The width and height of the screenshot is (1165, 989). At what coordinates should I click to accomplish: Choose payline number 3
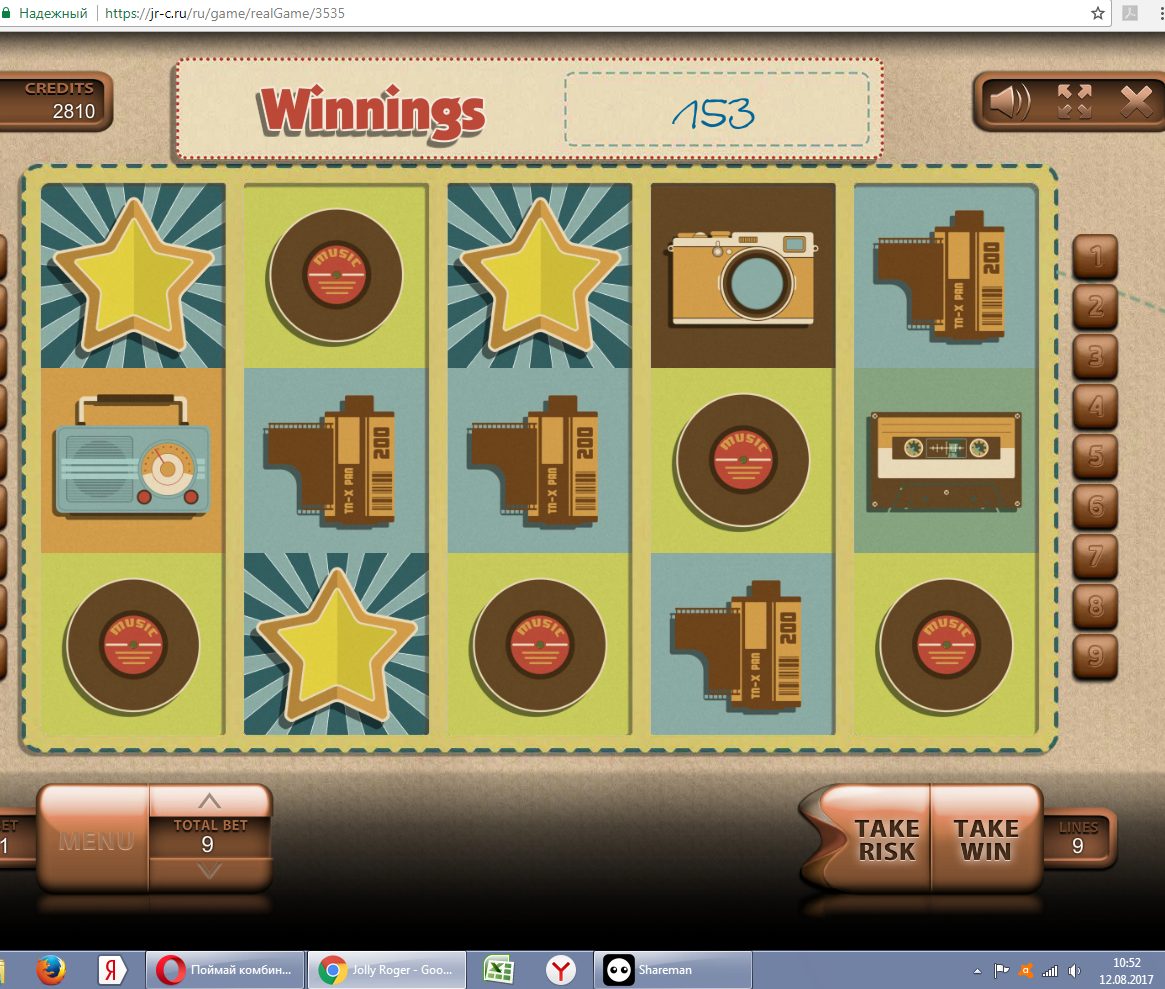click(1096, 357)
